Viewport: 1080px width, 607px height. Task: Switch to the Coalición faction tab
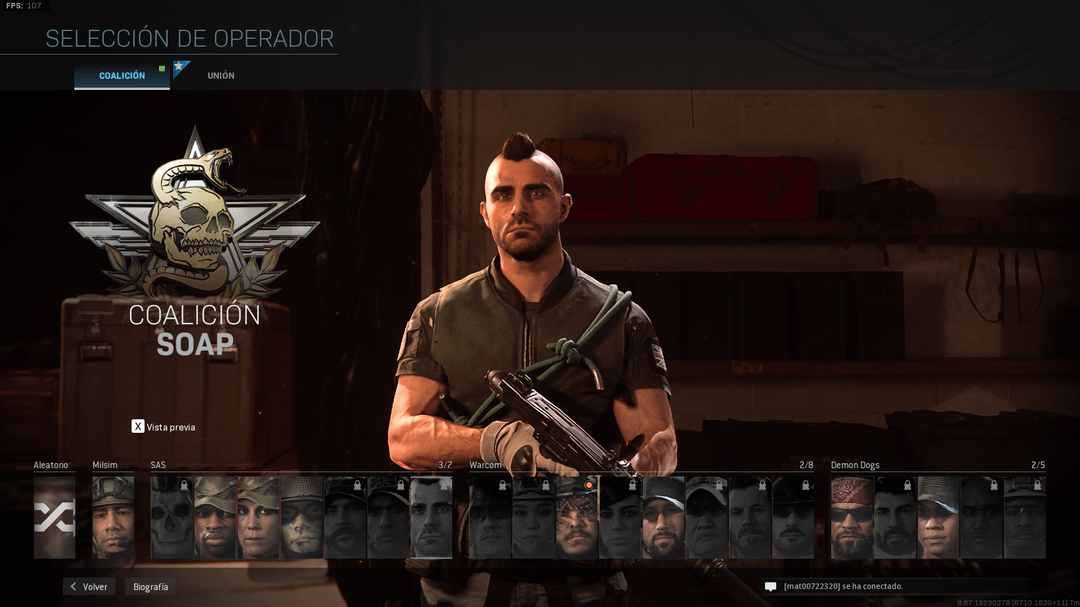pos(122,76)
